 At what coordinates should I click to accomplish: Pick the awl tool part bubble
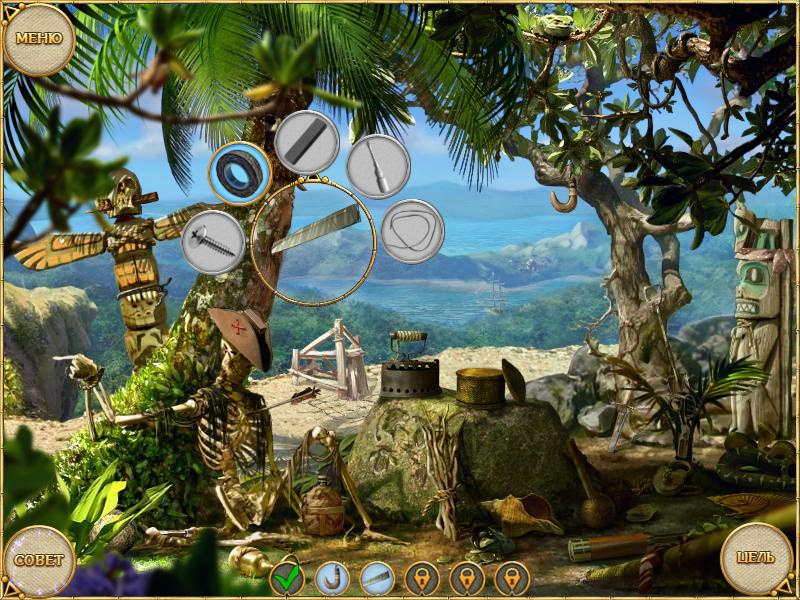tap(378, 166)
